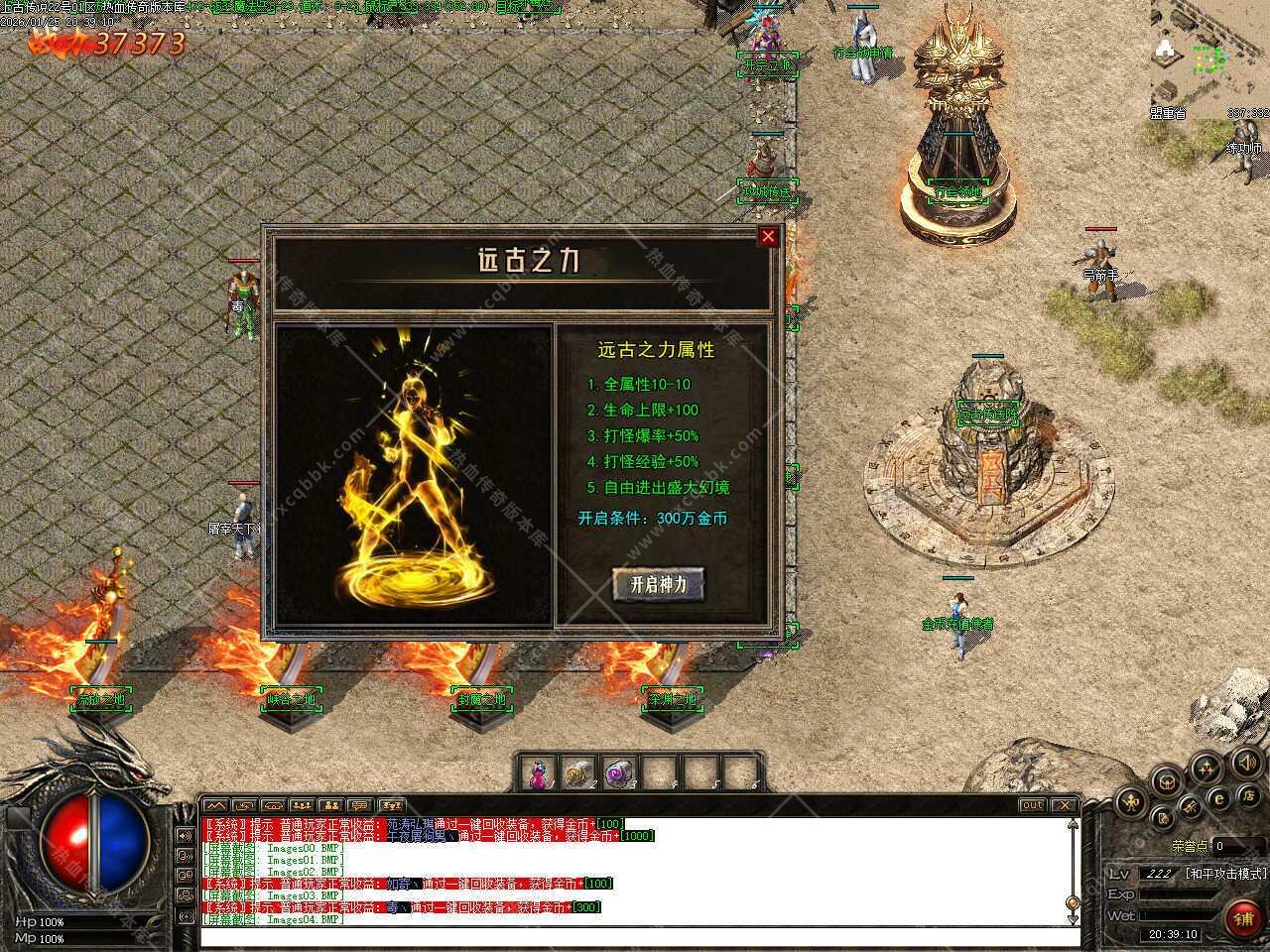Toggle the 和平攻击模式 attack mode label
This screenshot has width=1270, height=952.
(x=1225, y=874)
